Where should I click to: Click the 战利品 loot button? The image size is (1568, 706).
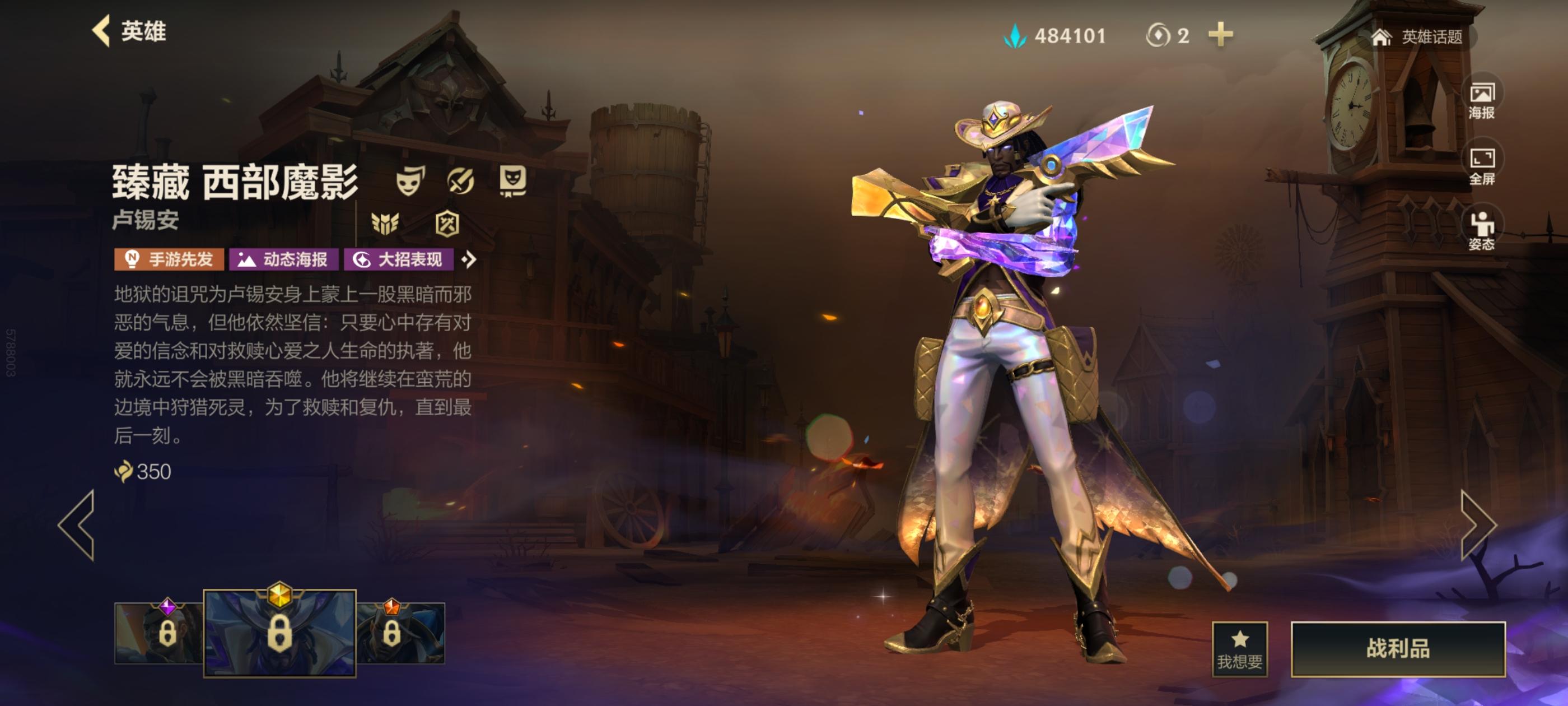(x=1398, y=649)
